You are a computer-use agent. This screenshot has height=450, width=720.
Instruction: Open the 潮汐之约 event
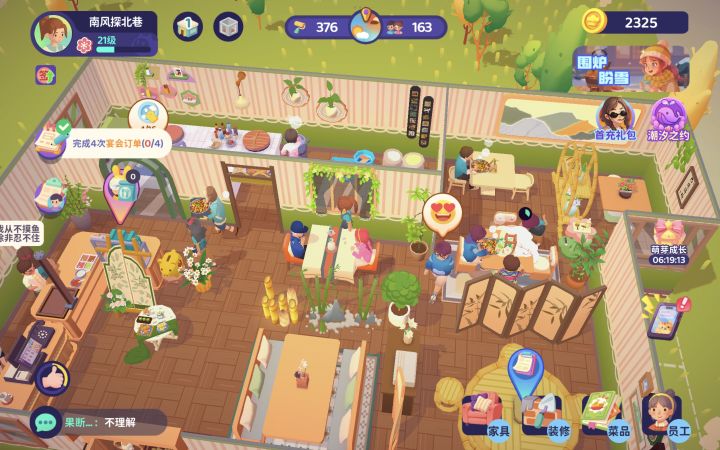coord(670,118)
